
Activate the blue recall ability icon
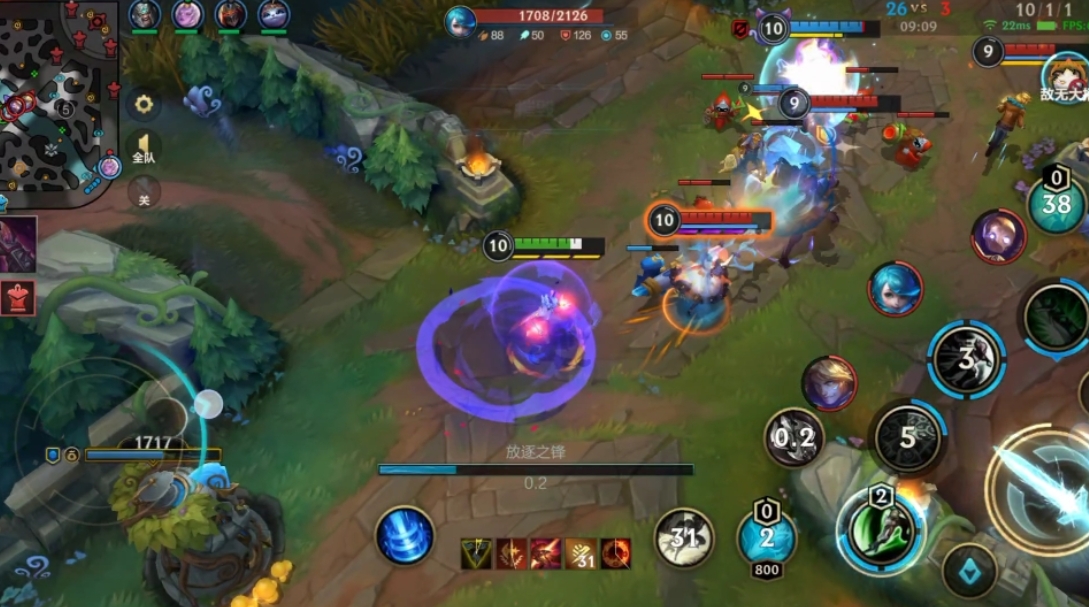(x=405, y=536)
